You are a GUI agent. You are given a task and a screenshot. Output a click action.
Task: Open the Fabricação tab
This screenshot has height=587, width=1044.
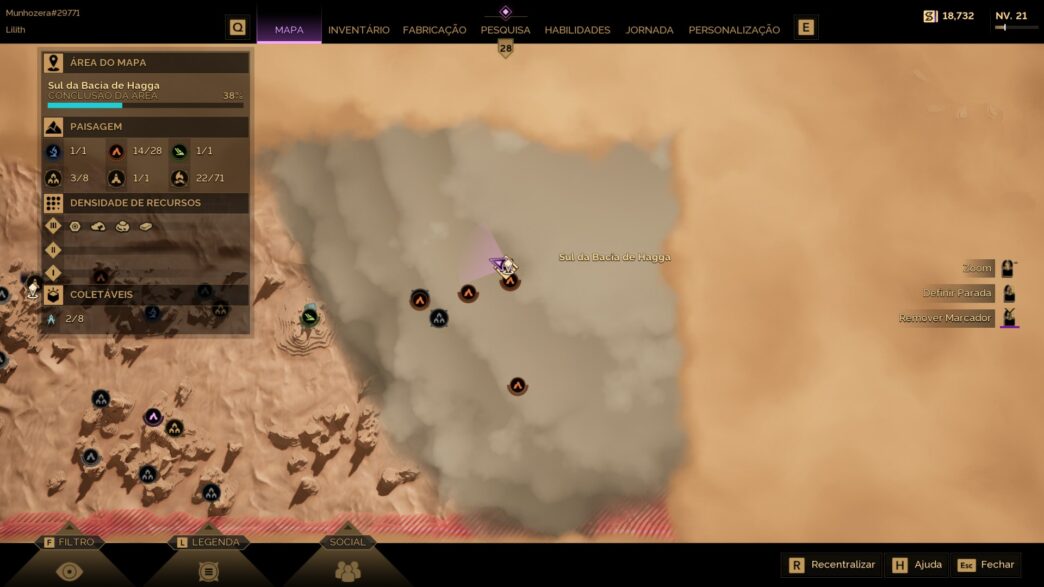[434, 30]
